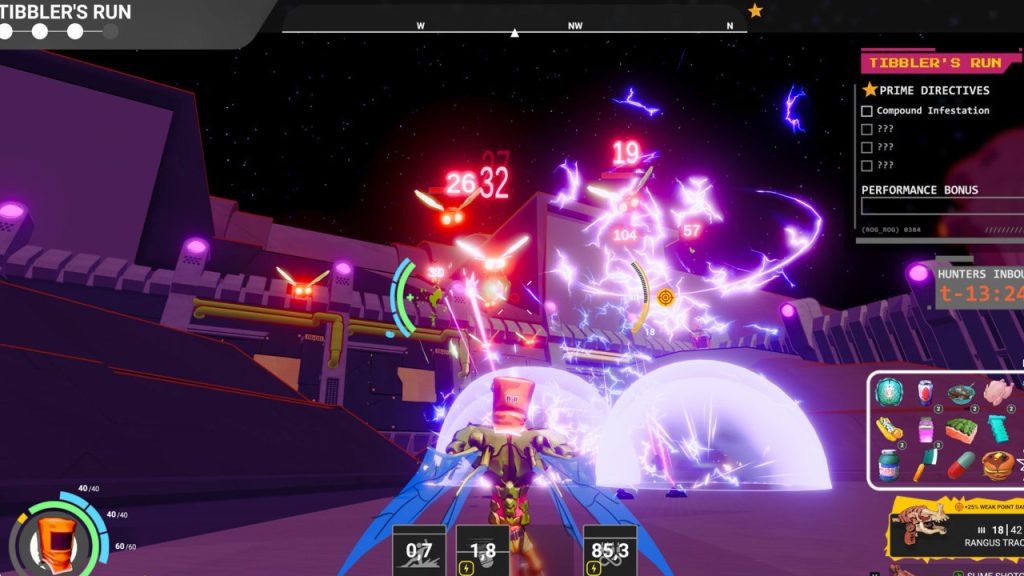Select the meat cleaver inventory item
This screenshot has width=1024, height=576.
(924, 466)
